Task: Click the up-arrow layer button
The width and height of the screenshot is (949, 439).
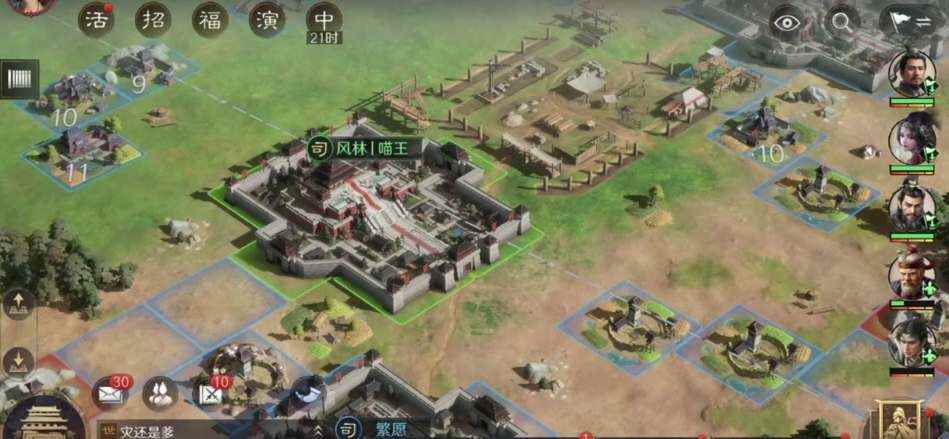Action: click(x=20, y=302)
